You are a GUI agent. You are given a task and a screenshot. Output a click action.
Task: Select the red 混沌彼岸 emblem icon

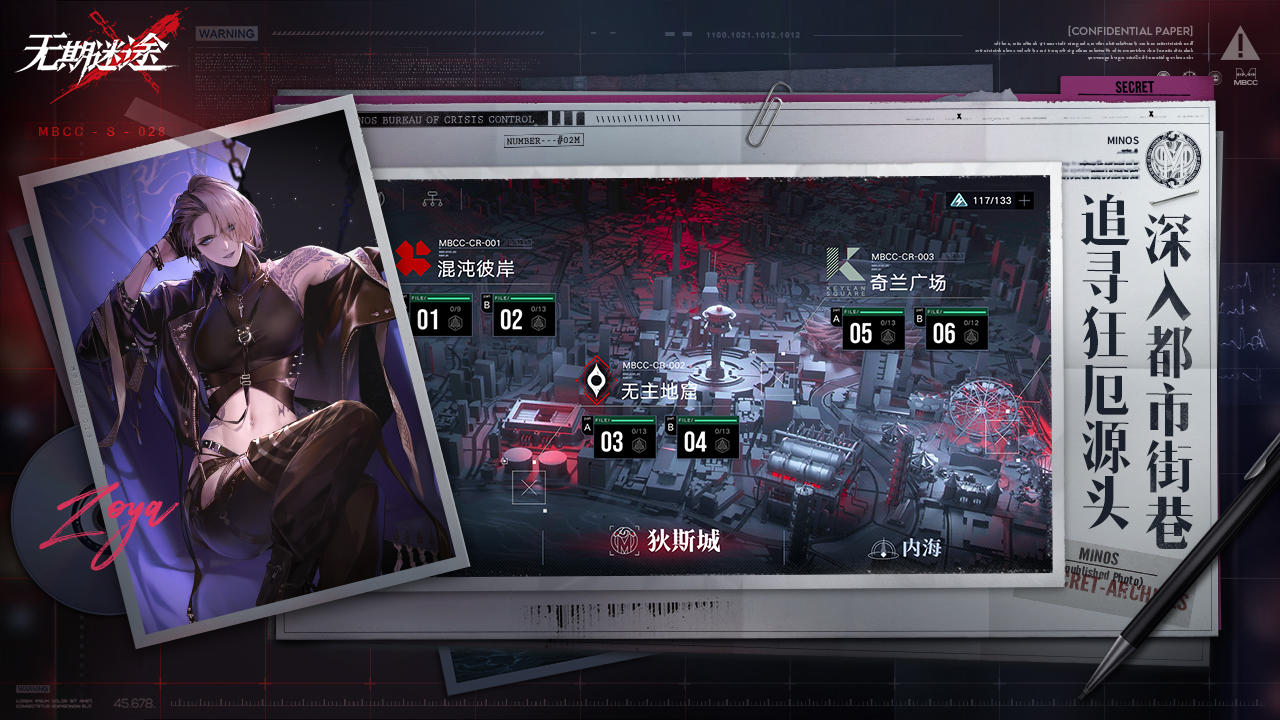click(x=412, y=258)
